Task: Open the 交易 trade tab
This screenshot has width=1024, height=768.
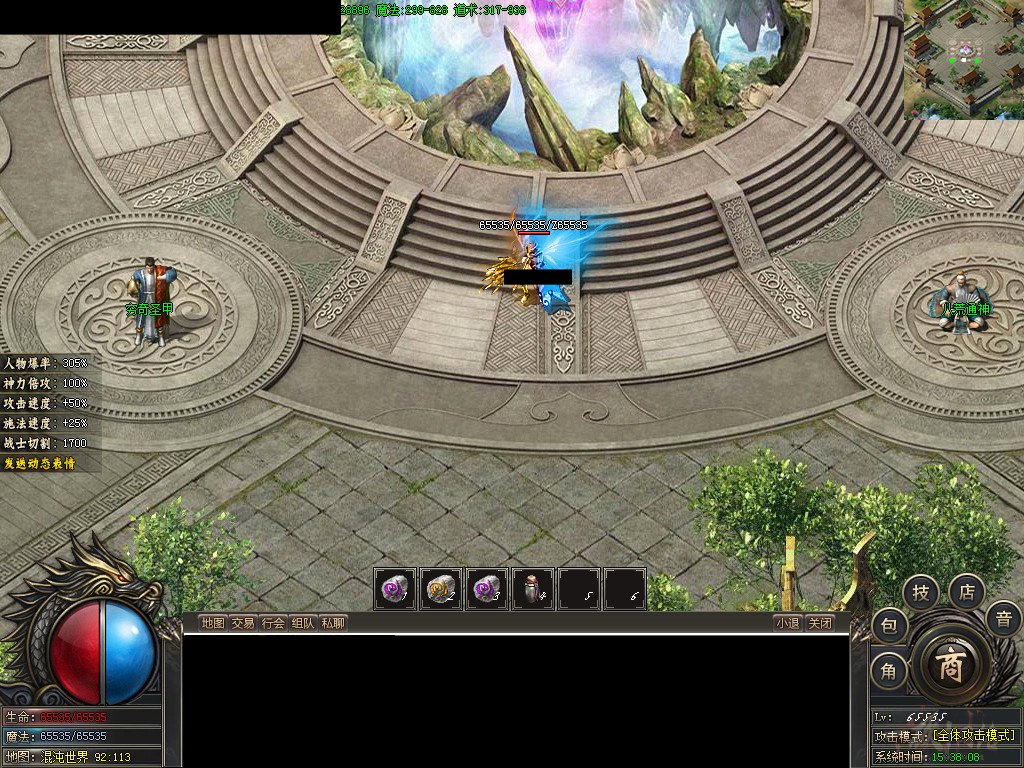Action: (243, 623)
